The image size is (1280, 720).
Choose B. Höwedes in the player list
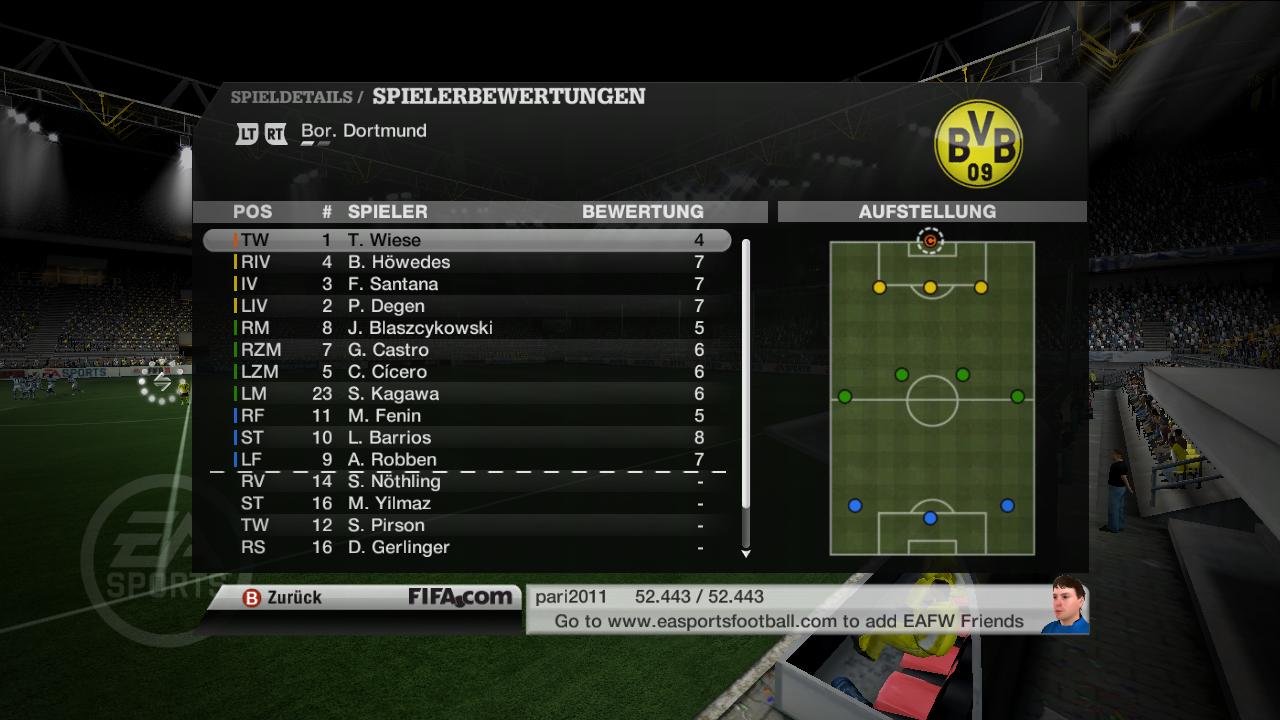coord(466,262)
